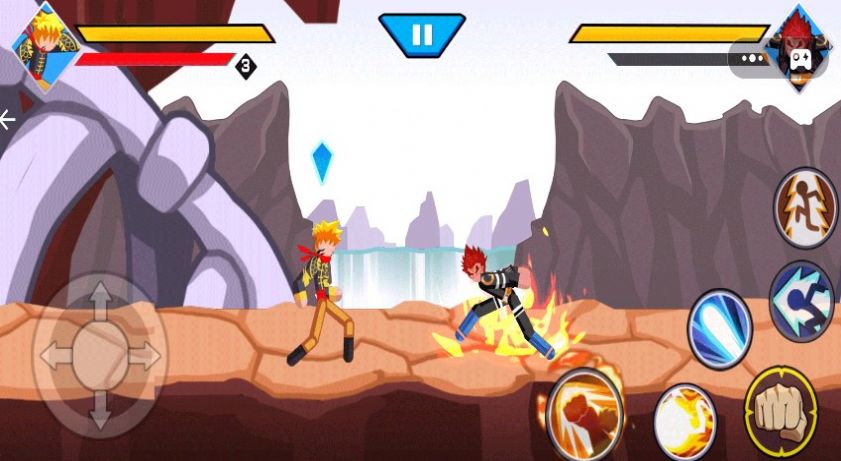The height and width of the screenshot is (461, 841).
Task: Launch the fiery energy ball skill
Action: (x=685, y=422)
